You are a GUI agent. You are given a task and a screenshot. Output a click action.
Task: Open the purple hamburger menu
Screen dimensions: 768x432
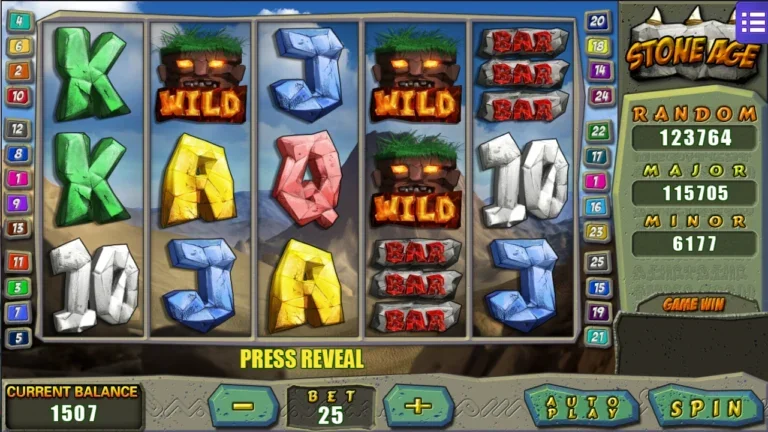[x=751, y=19]
